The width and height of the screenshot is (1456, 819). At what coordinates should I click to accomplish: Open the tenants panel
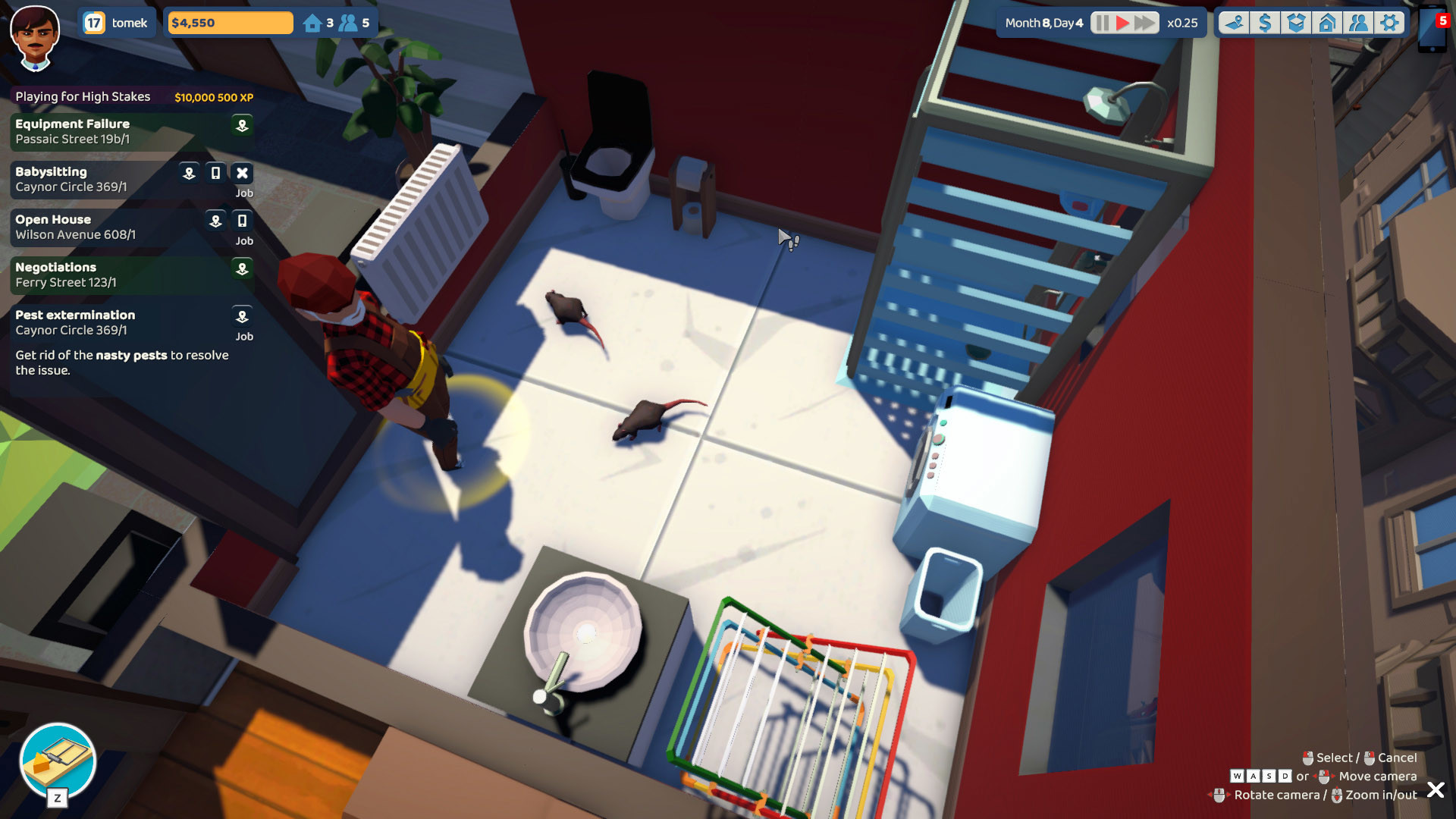[x=1360, y=23]
